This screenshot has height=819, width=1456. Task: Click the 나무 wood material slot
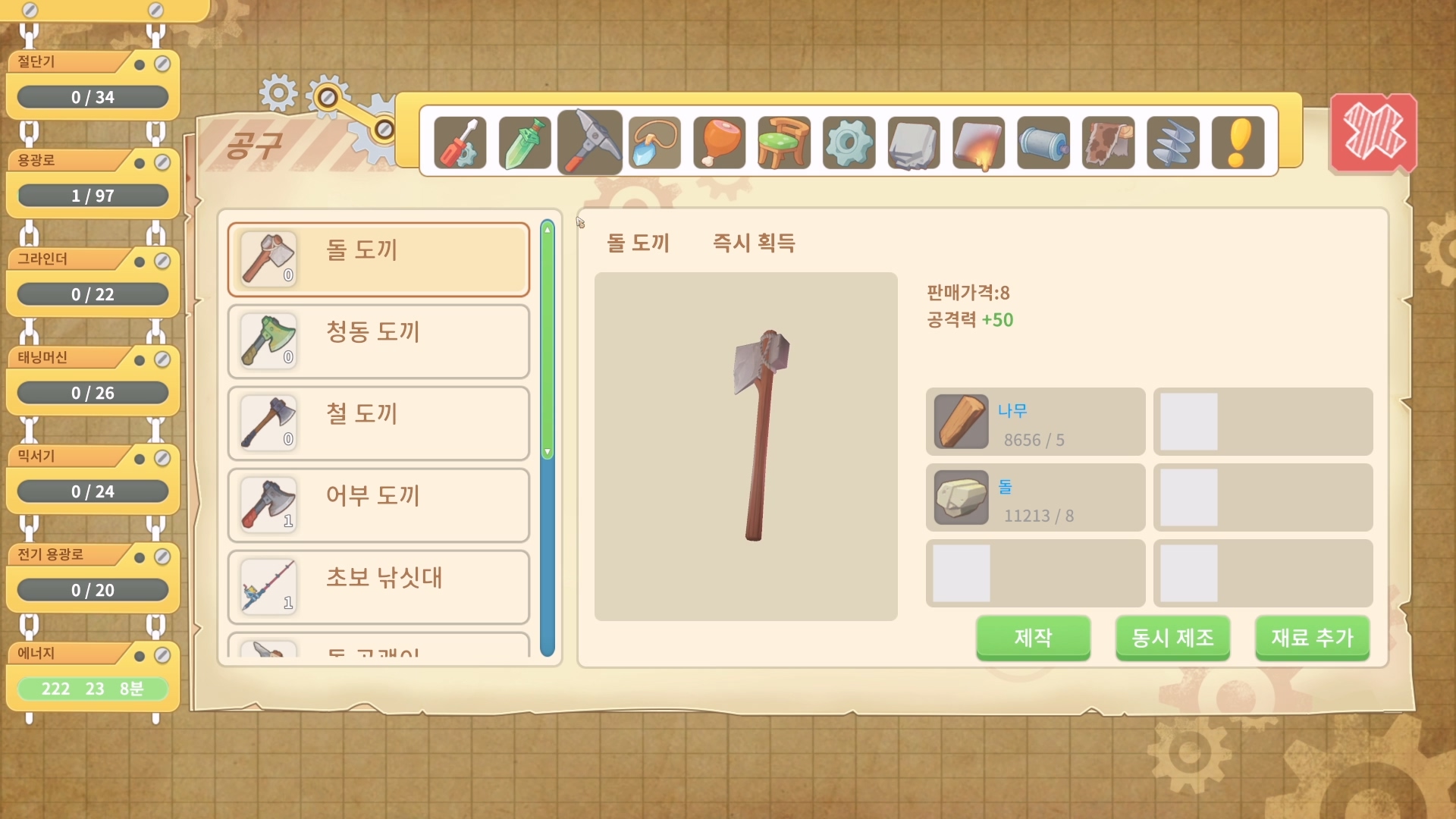point(1035,422)
